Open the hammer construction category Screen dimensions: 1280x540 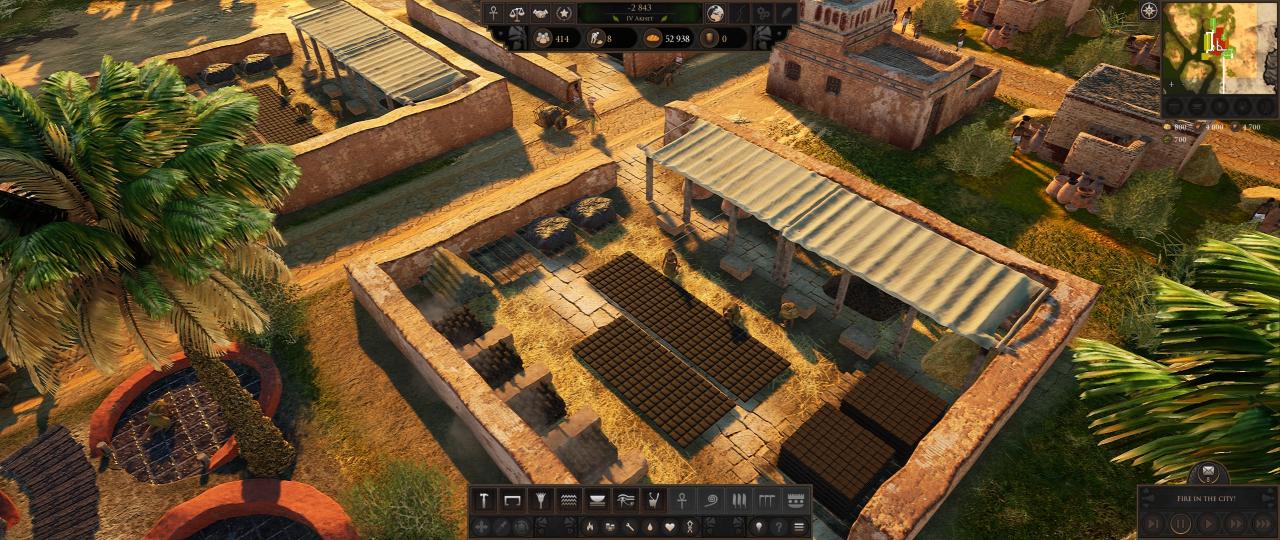coord(484,499)
